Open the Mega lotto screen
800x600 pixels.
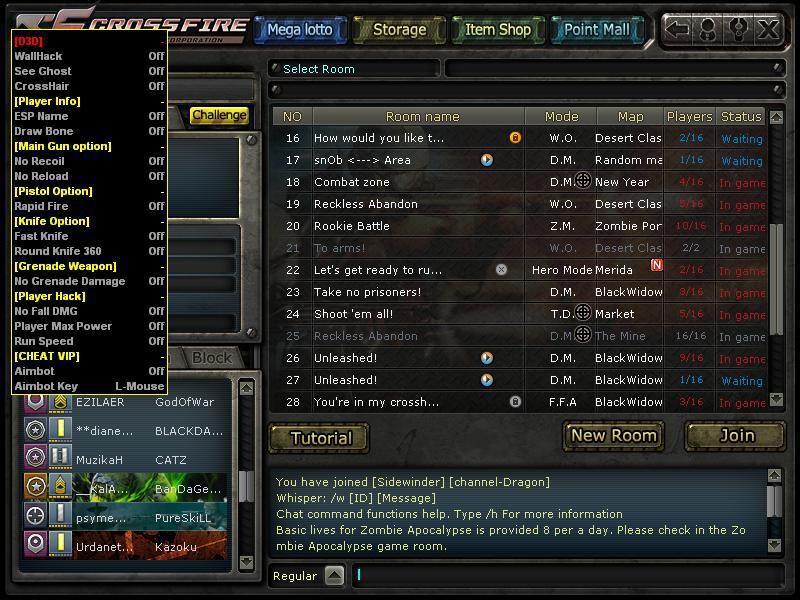coord(299,30)
